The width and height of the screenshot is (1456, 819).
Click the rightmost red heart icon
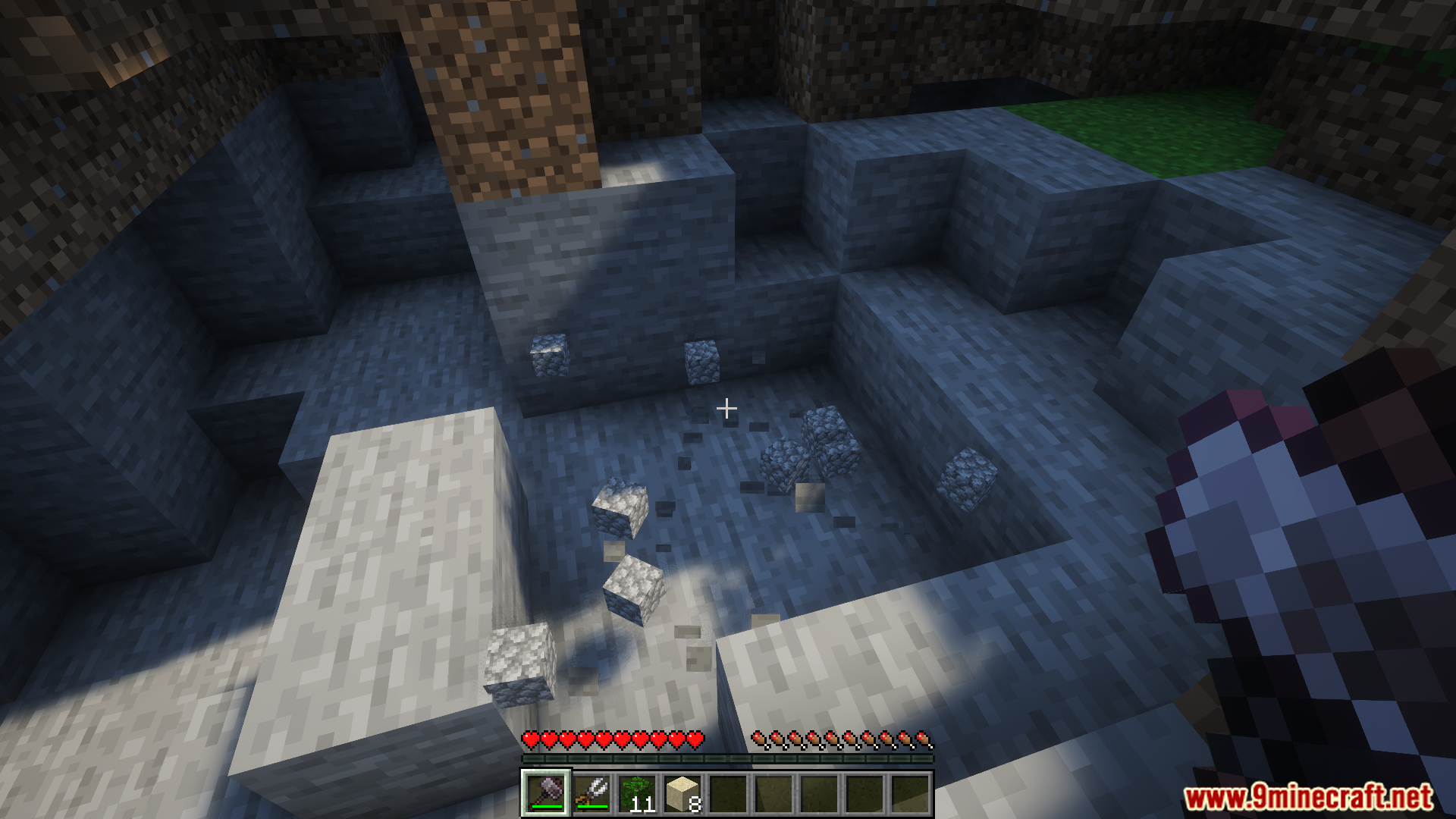point(694,740)
